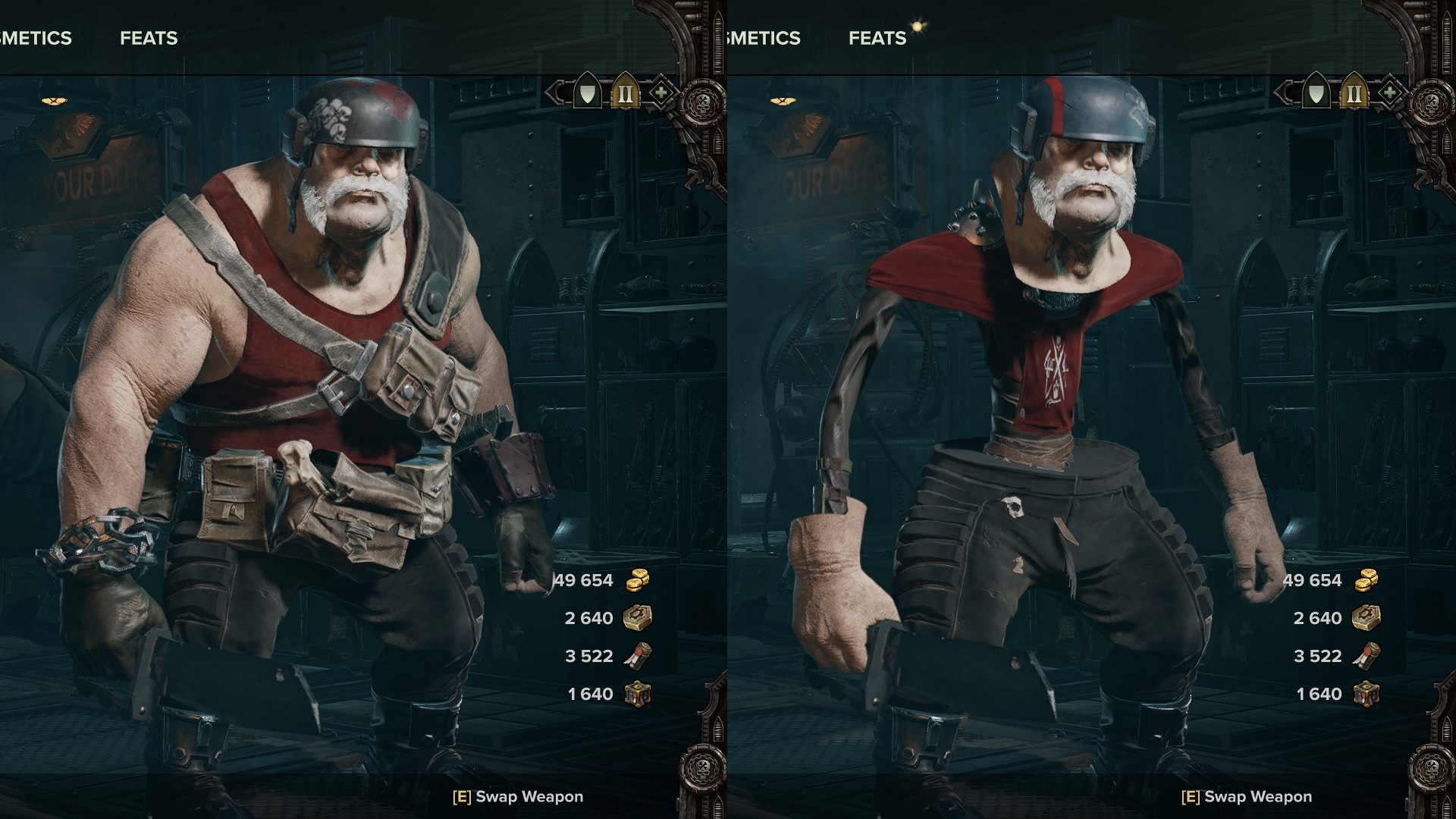Click the loot crate icon beside 1 640
Viewport: 1456px width, 819px height.
tap(638, 692)
